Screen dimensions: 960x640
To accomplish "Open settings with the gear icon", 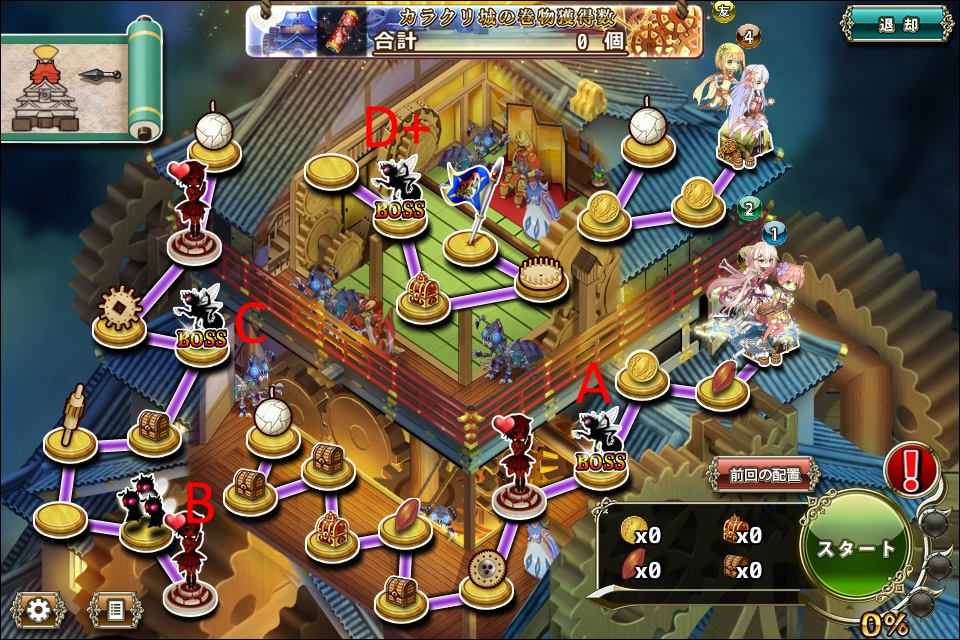I will (39, 608).
